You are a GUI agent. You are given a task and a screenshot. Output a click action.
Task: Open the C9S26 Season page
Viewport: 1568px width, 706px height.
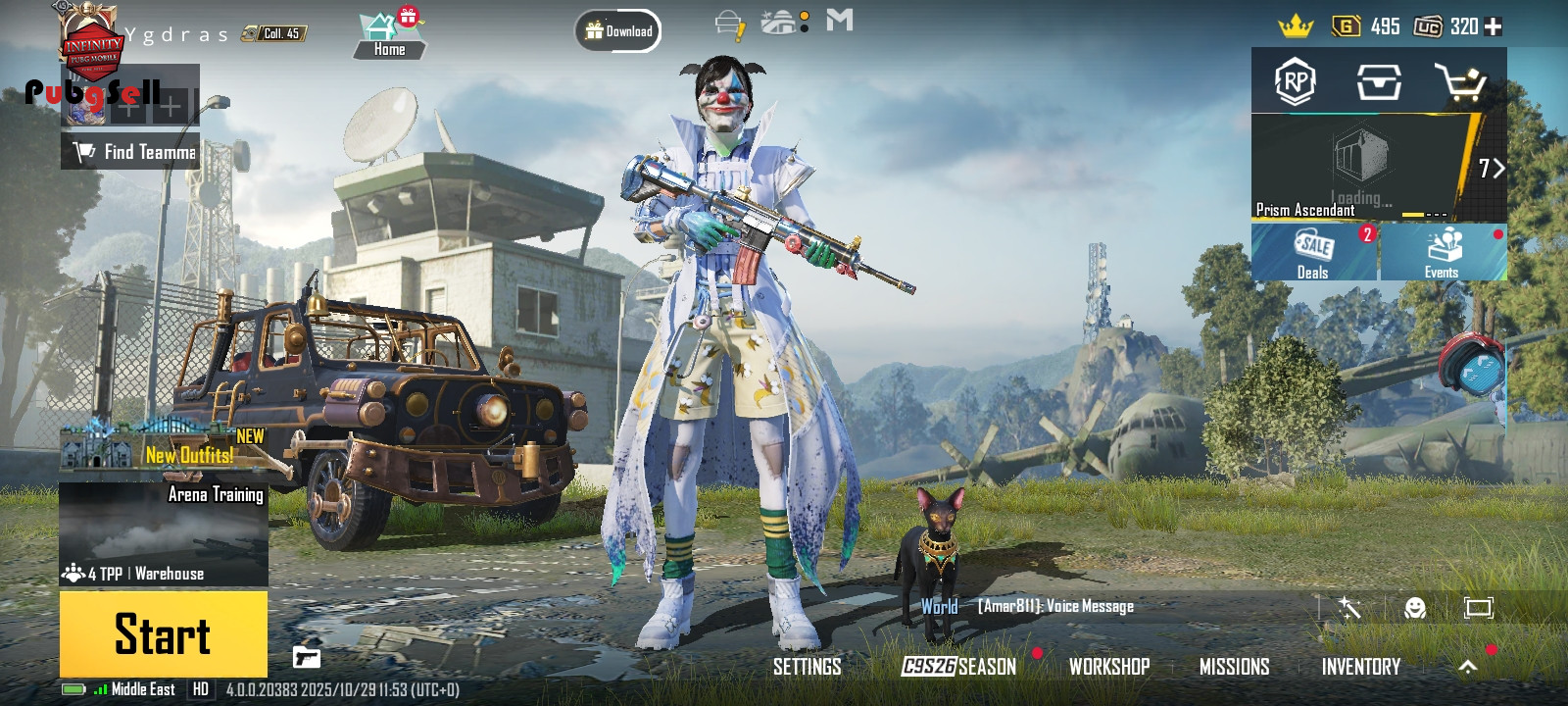958,667
